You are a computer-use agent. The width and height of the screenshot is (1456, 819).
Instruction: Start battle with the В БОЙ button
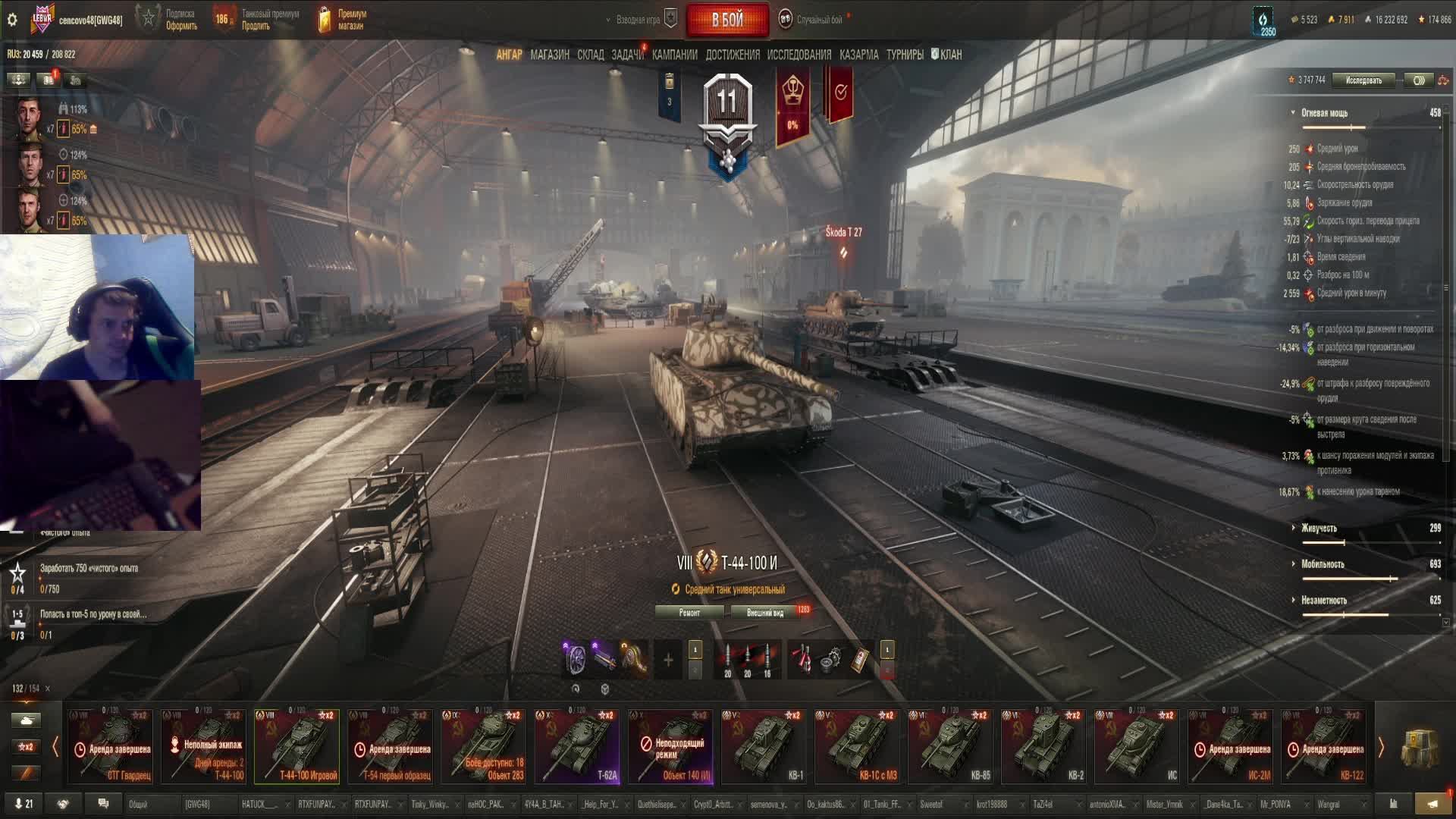(x=726, y=20)
